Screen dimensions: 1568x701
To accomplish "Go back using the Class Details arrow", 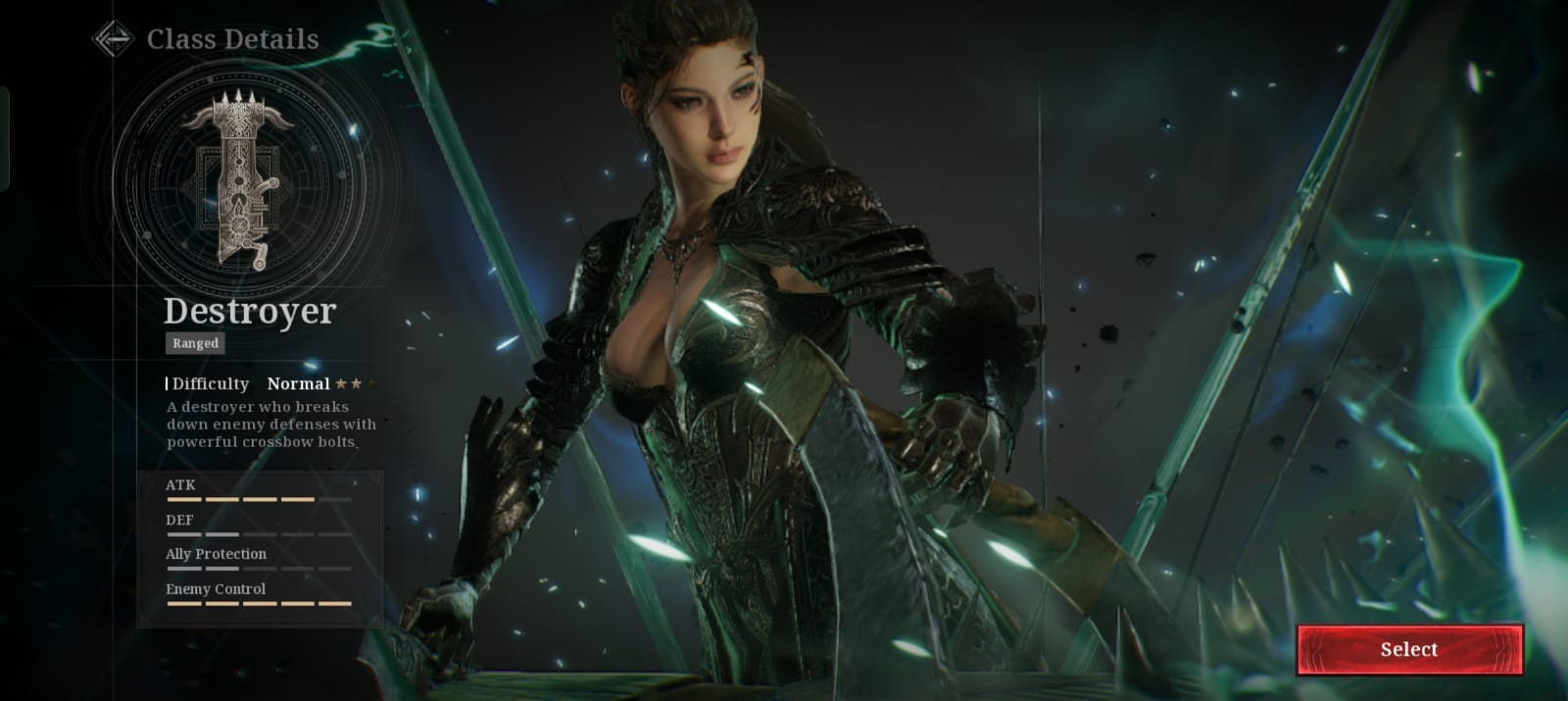I will [x=113, y=39].
